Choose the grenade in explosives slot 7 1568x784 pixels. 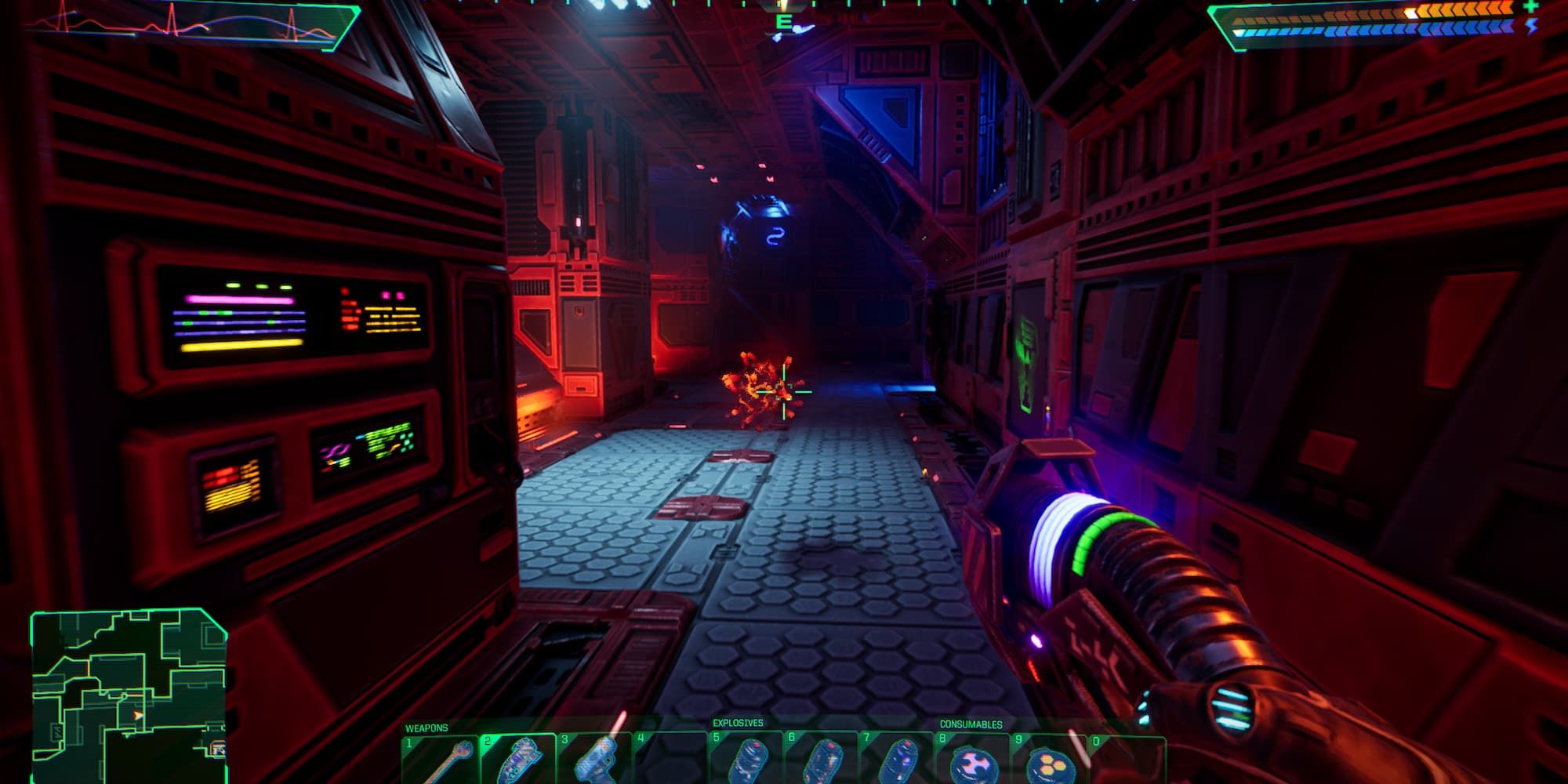898,760
